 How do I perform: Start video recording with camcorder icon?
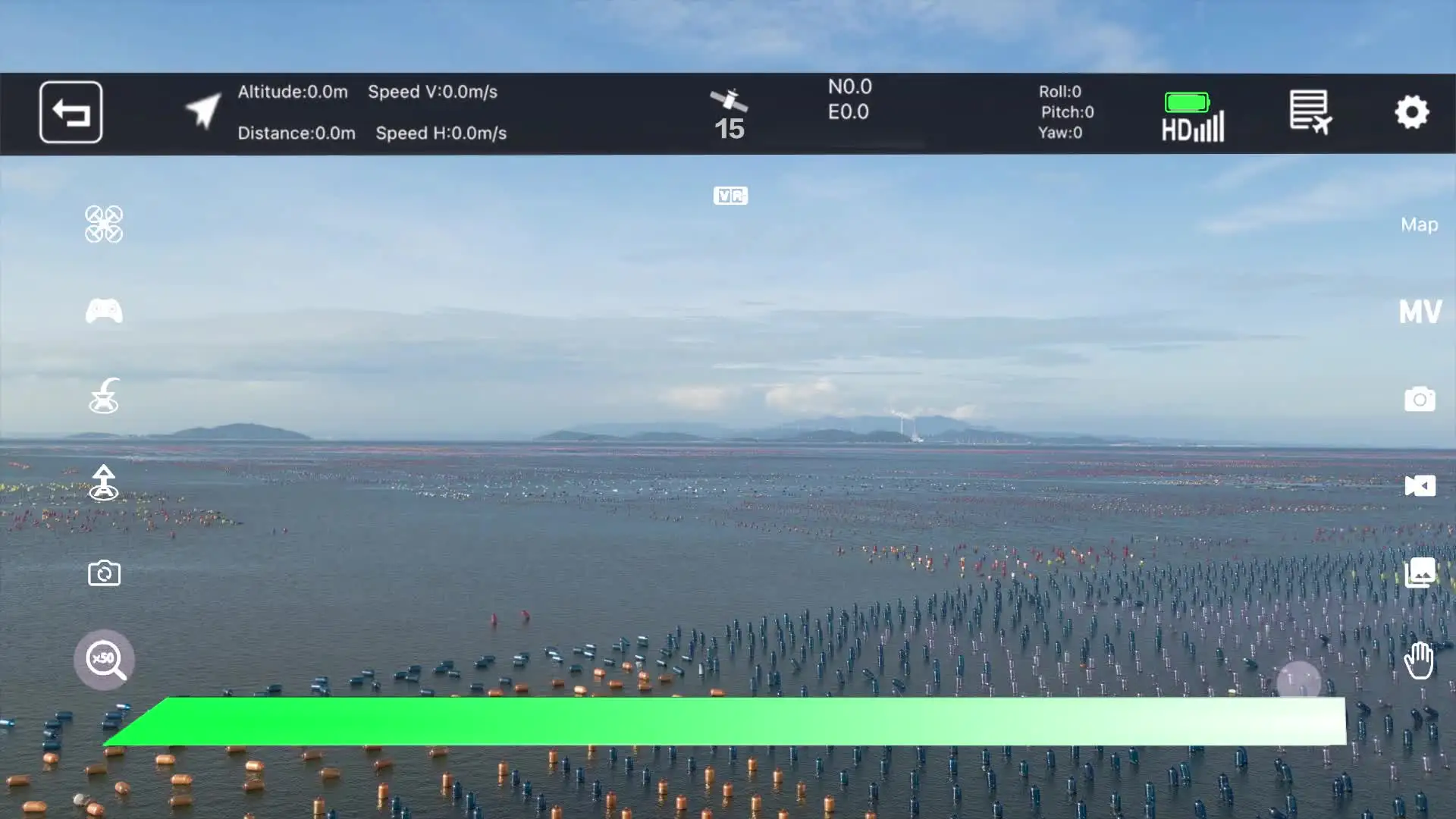1420,485
